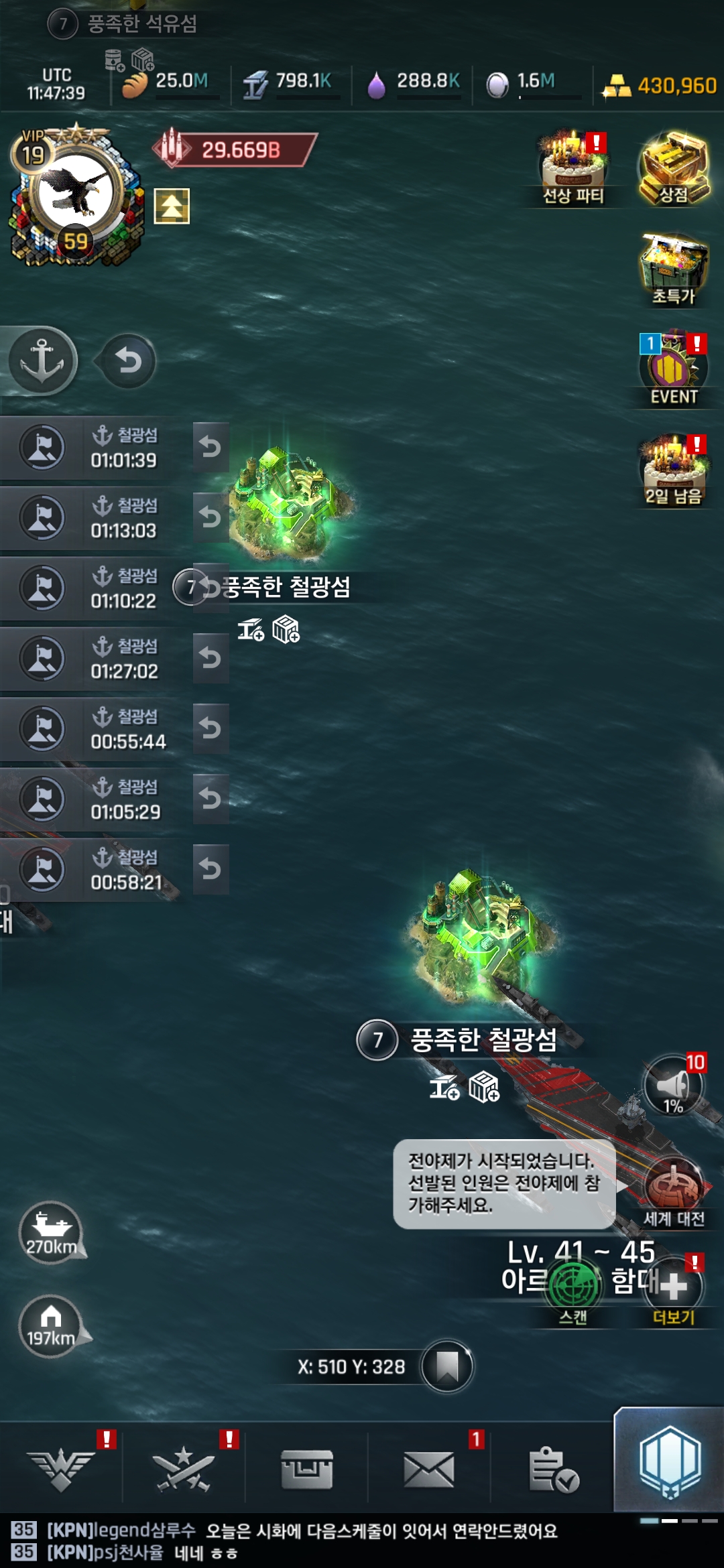Jump to the 270km ship marker
724x1568 pixels.
[x=51, y=1232]
